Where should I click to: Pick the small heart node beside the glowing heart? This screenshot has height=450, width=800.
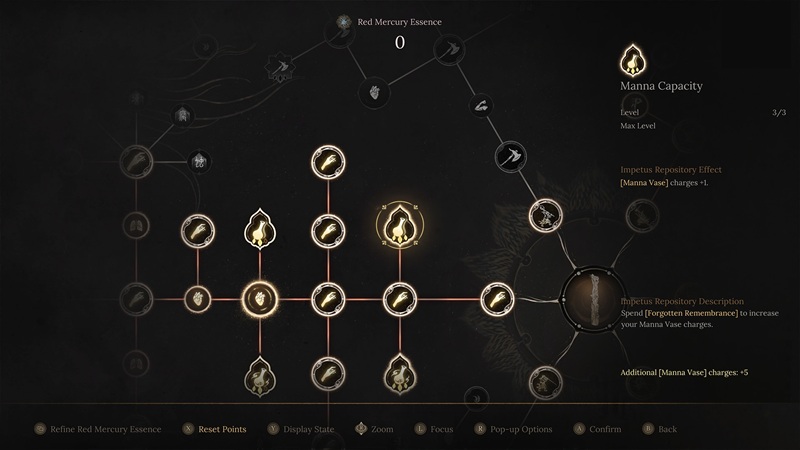click(198, 297)
